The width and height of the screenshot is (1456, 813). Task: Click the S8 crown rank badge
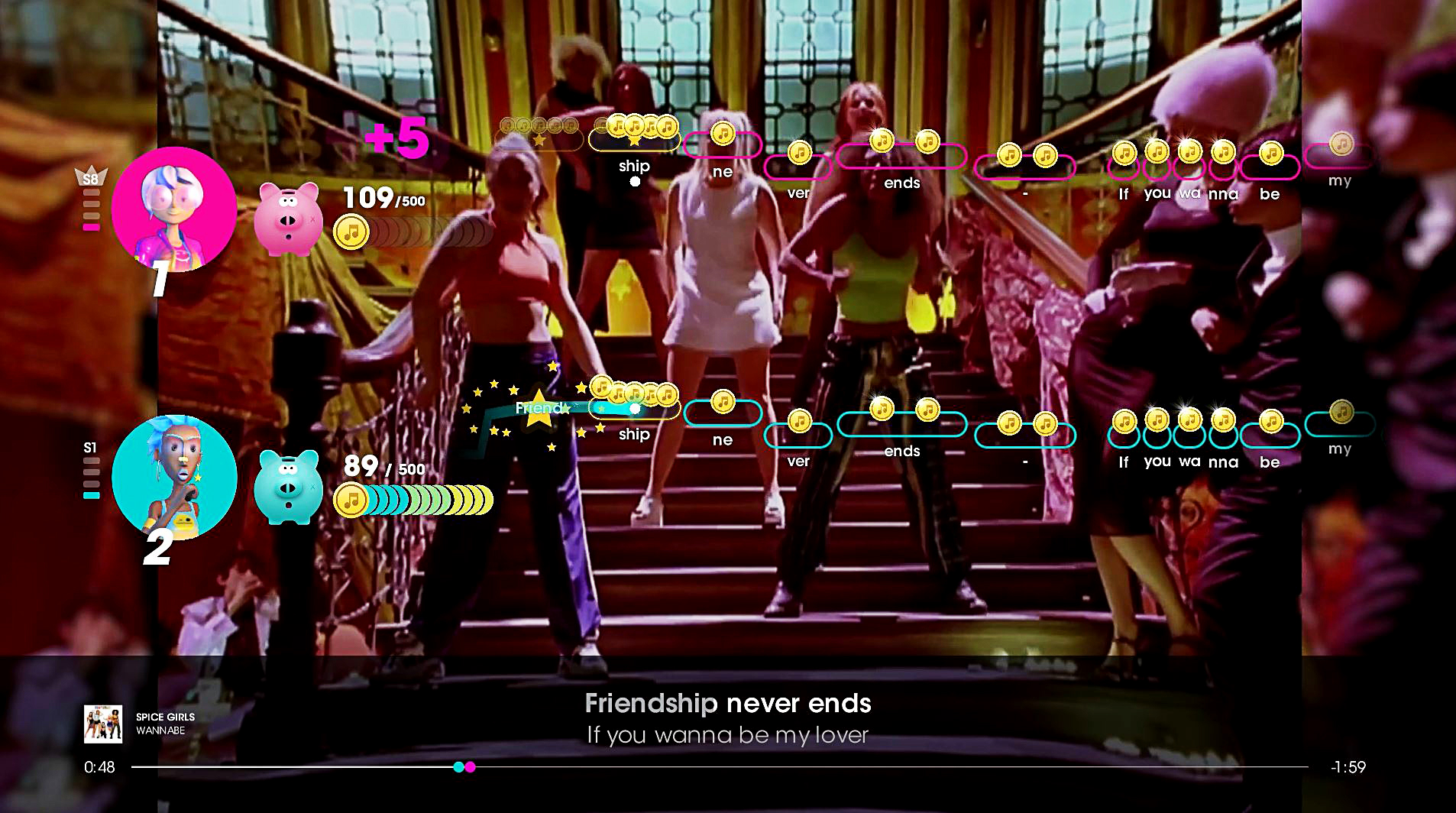91,177
